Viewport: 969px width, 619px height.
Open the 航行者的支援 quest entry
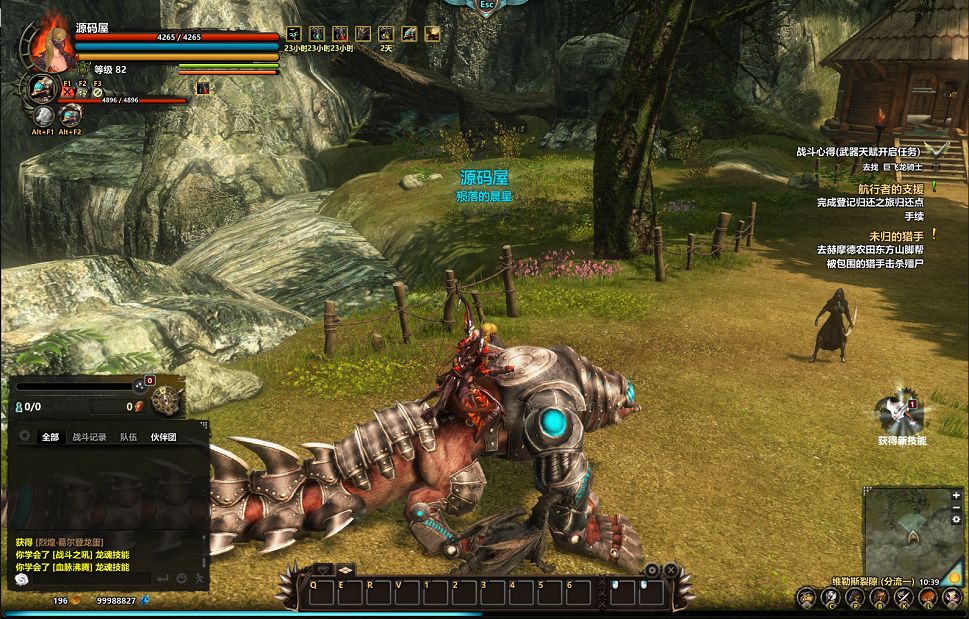click(x=890, y=188)
